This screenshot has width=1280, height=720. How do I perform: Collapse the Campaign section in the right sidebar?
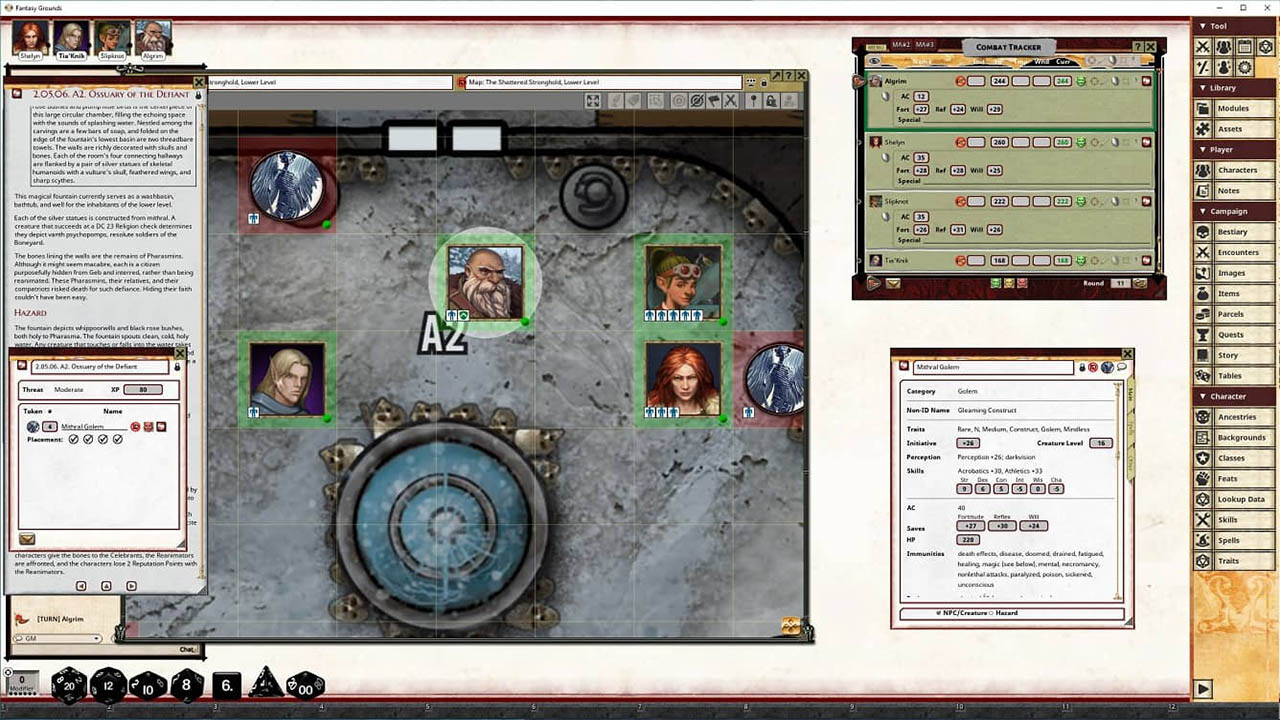click(1205, 211)
